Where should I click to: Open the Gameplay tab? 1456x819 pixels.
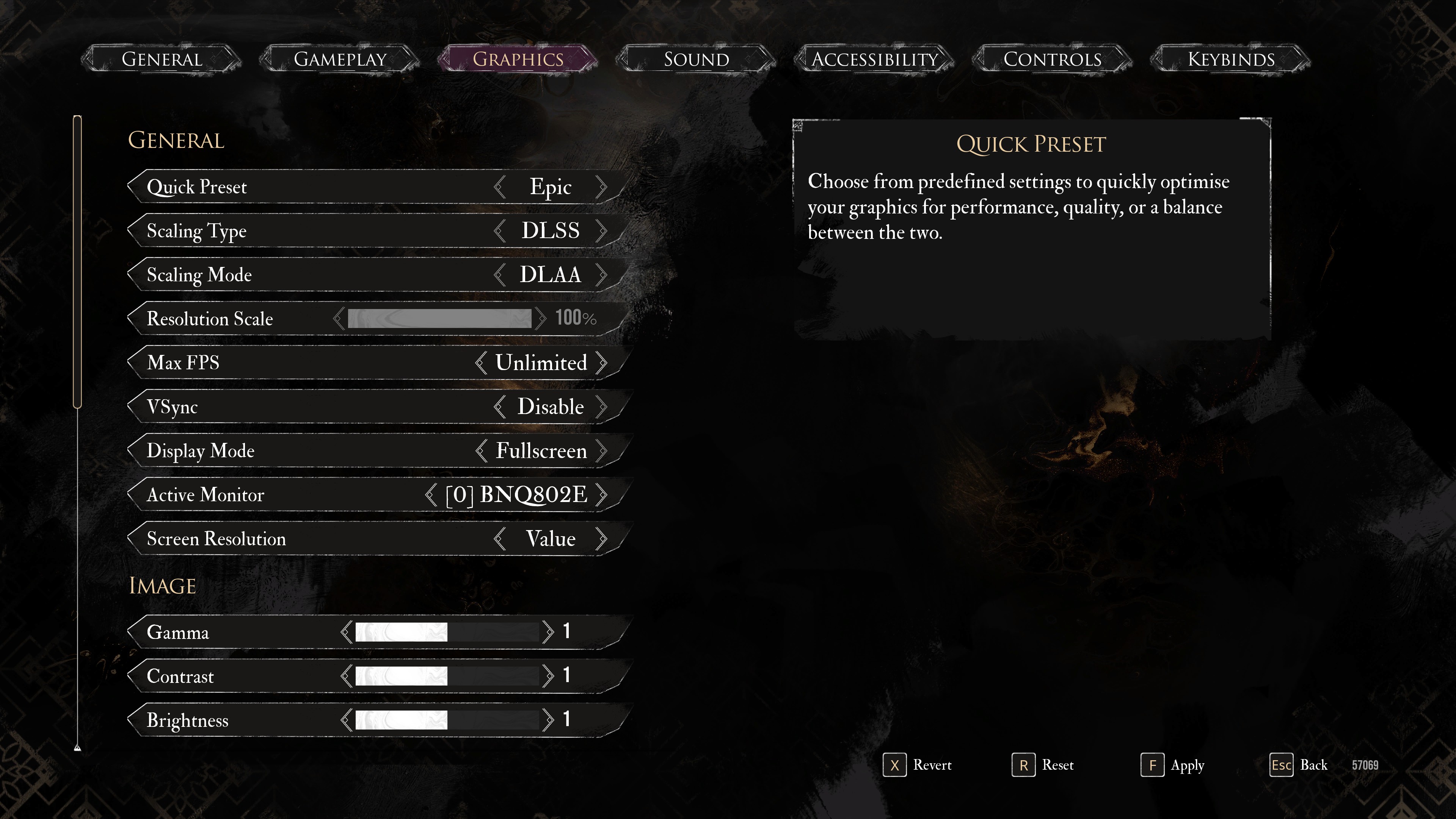[x=340, y=60]
